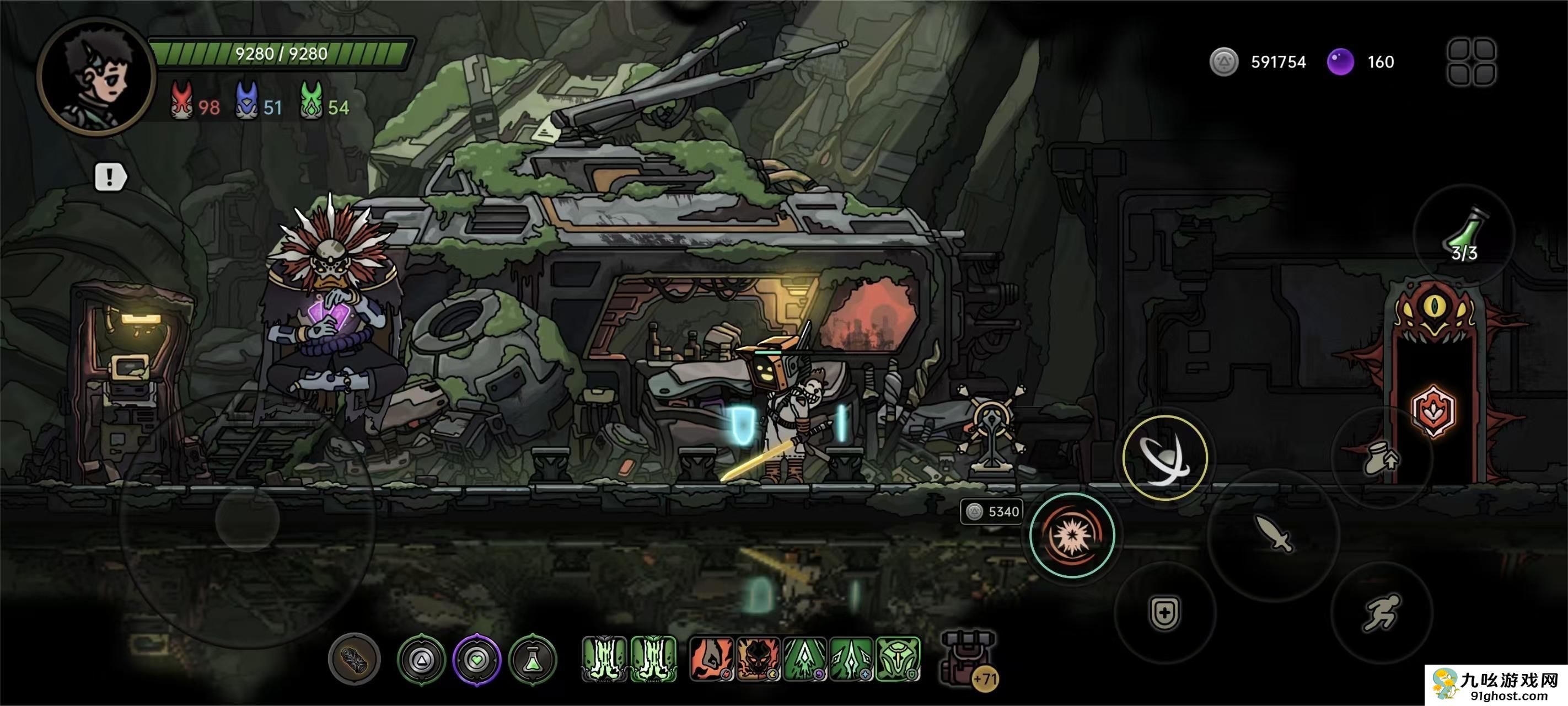Select the flaming demon mask buff icon
Image resolution: width=1568 pixels, height=706 pixels.
(759, 659)
